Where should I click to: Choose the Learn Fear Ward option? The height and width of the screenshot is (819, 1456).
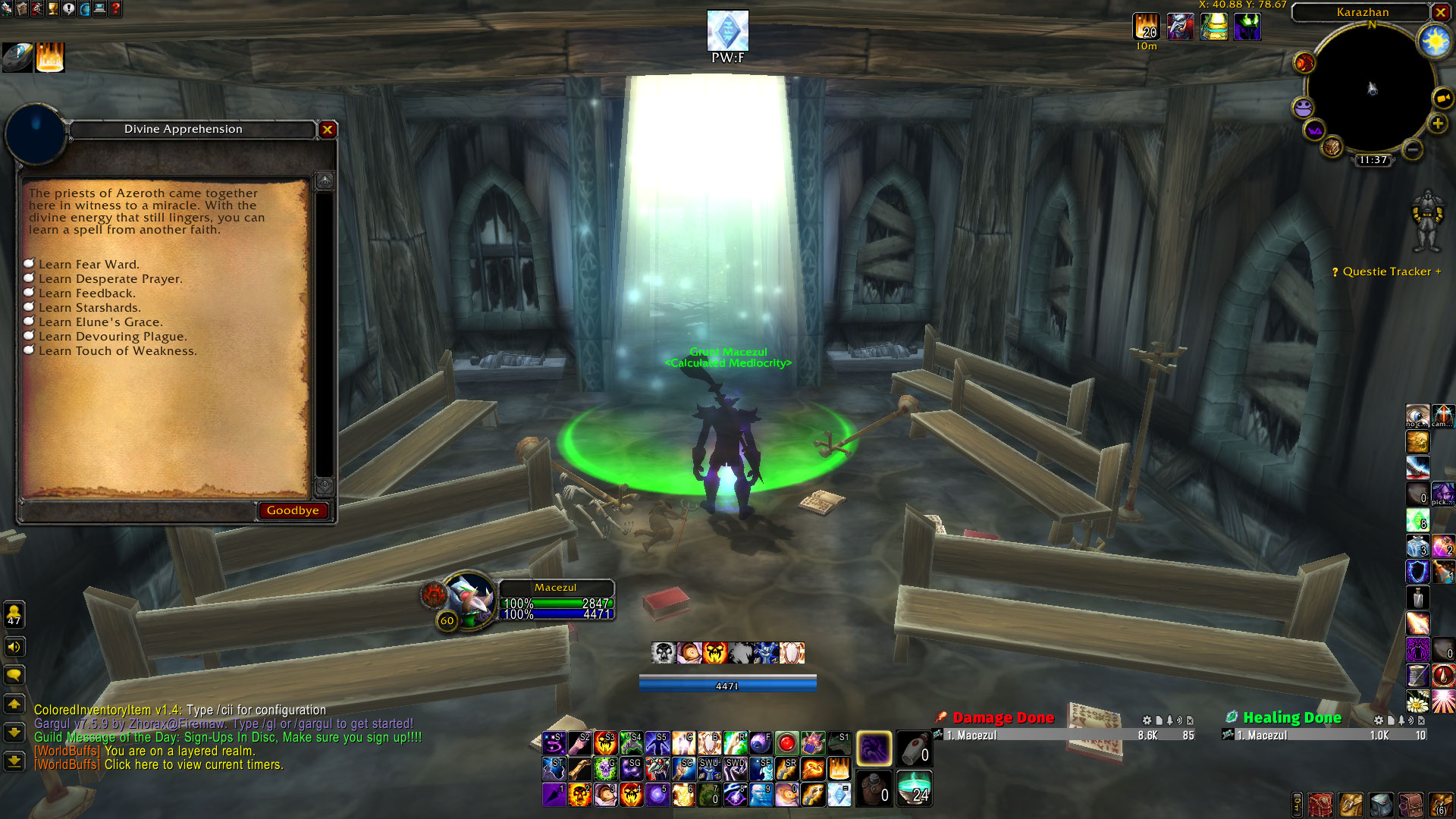pos(89,265)
